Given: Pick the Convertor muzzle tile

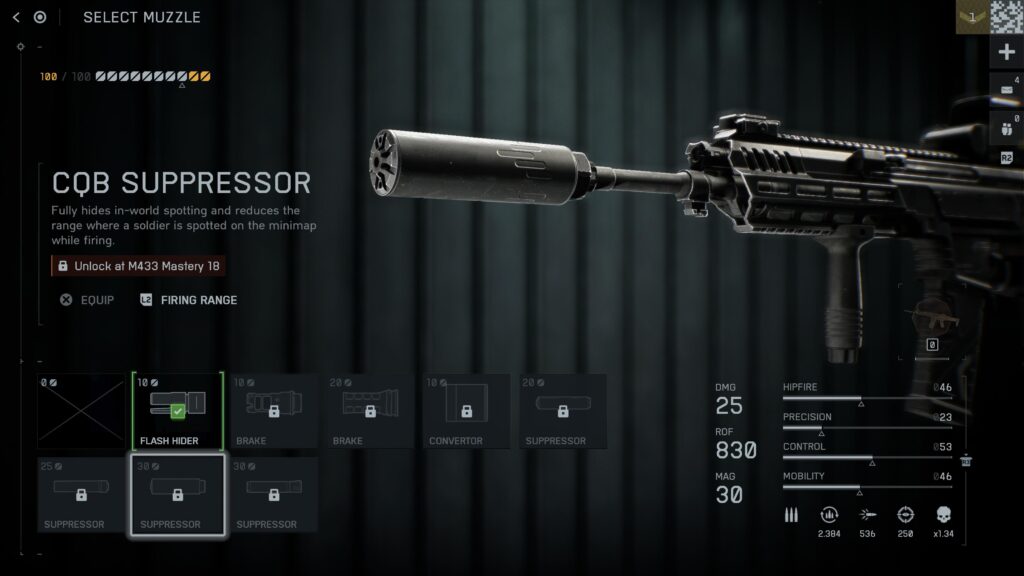Looking at the screenshot, I should [467, 411].
